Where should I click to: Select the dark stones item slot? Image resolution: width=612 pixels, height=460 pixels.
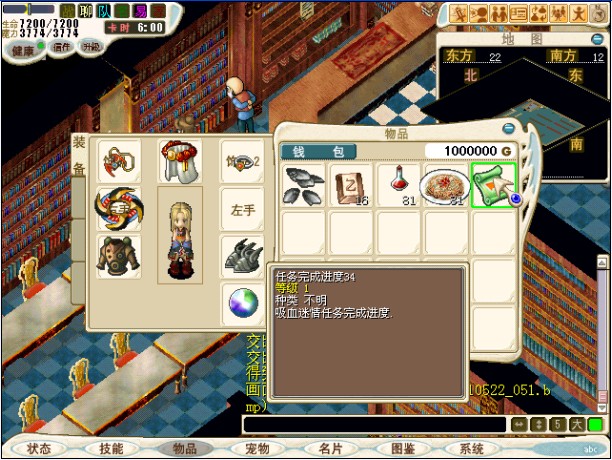pyautogui.click(x=304, y=185)
